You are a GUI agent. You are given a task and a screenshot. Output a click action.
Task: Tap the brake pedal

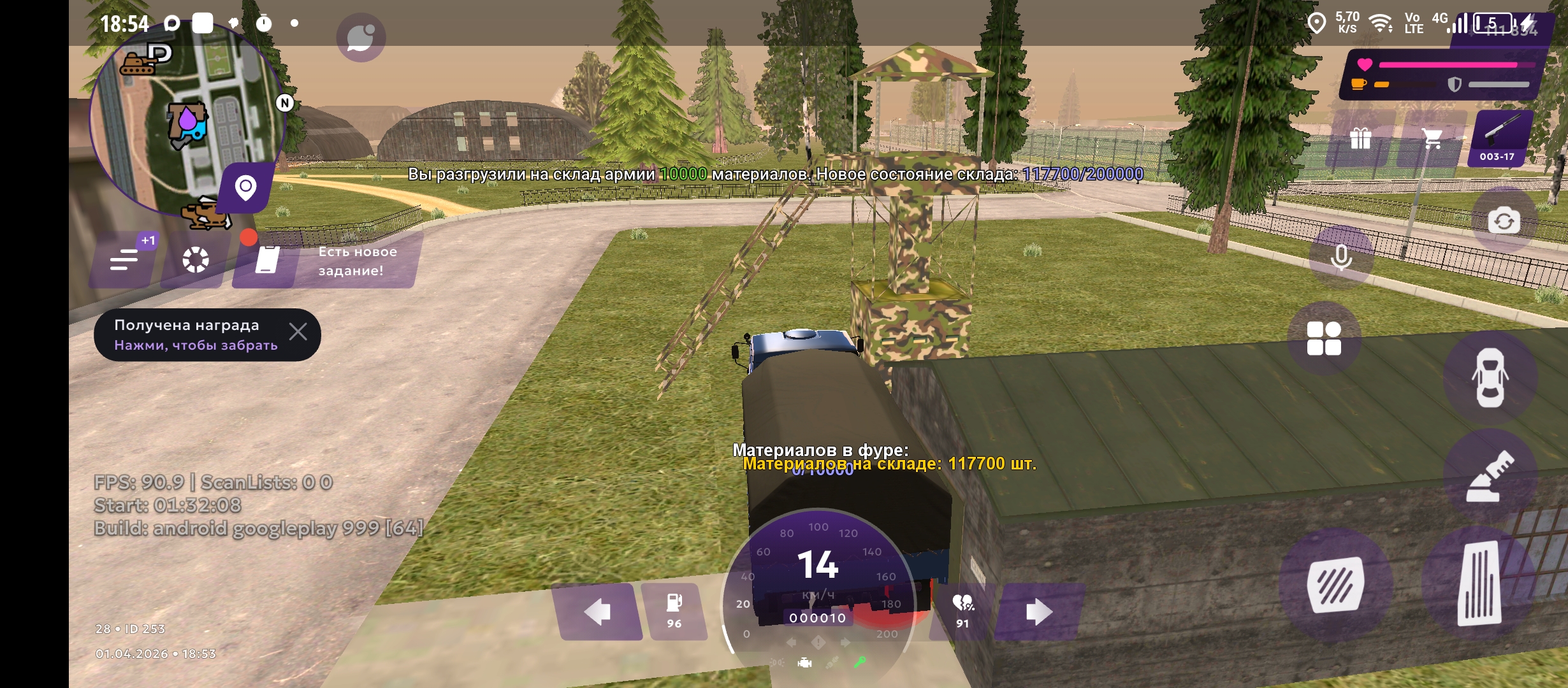tap(1335, 584)
